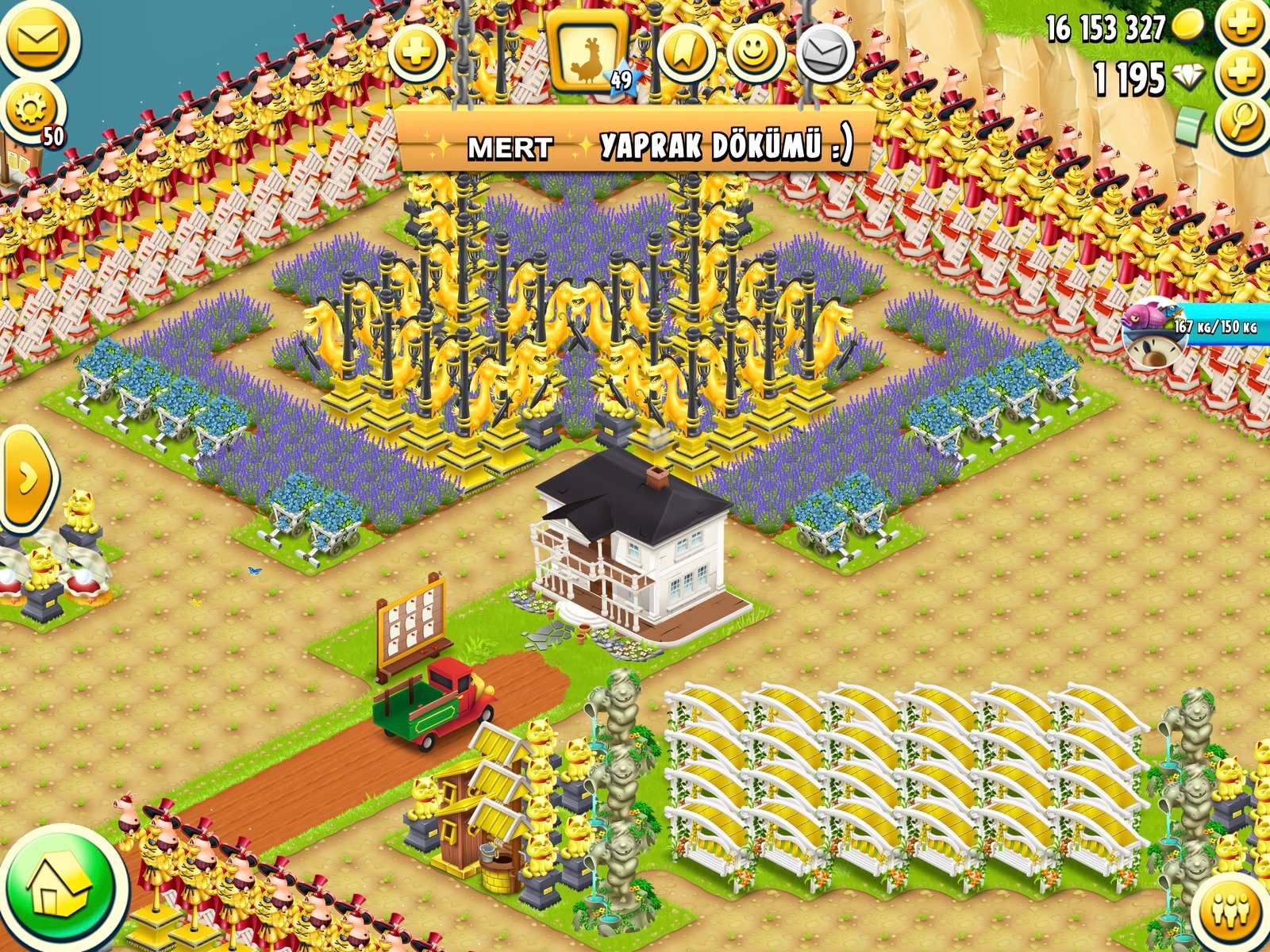
Task: Open the gray envelope message button
Action: tap(825, 52)
